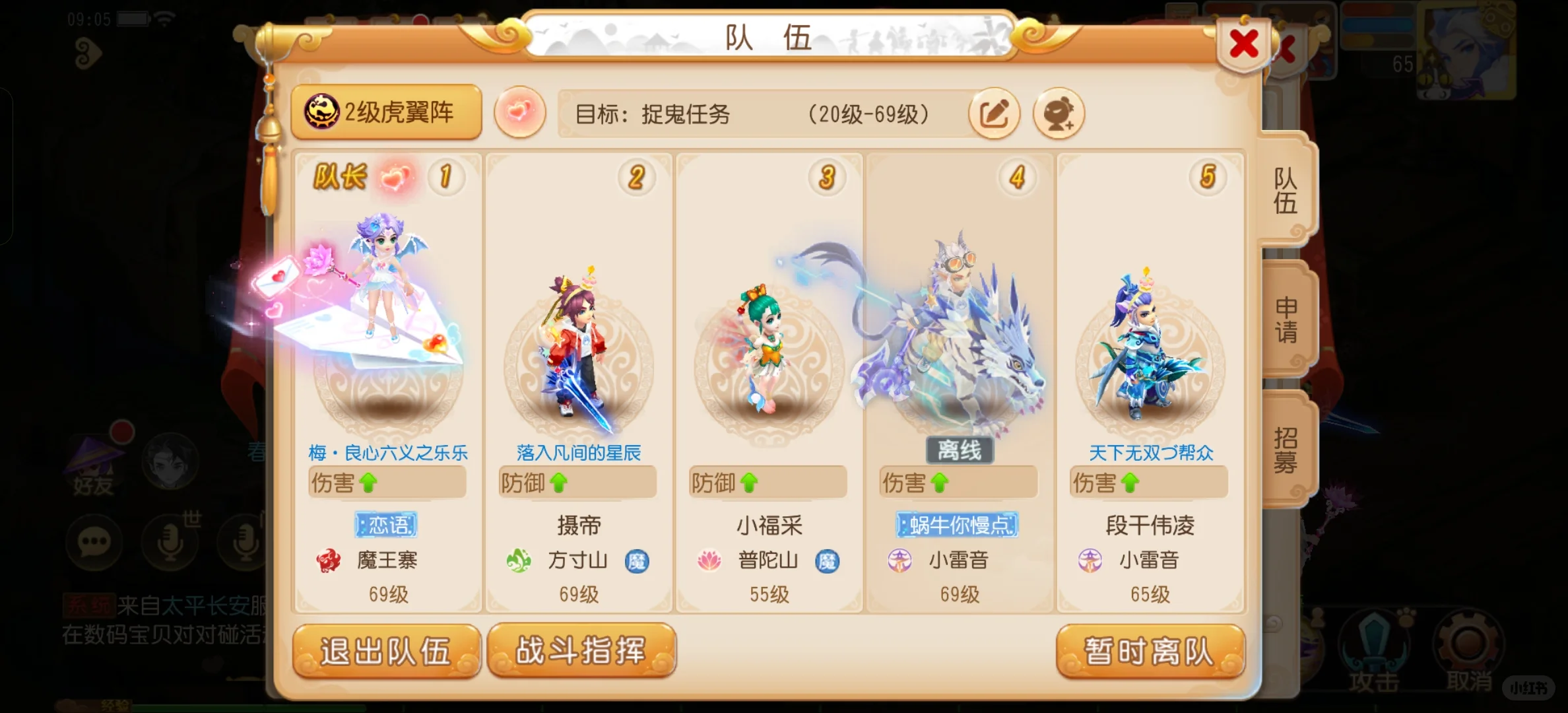Click the heart friendliness icon beside the formation
Screen dimensions: 1568x713
[521, 112]
